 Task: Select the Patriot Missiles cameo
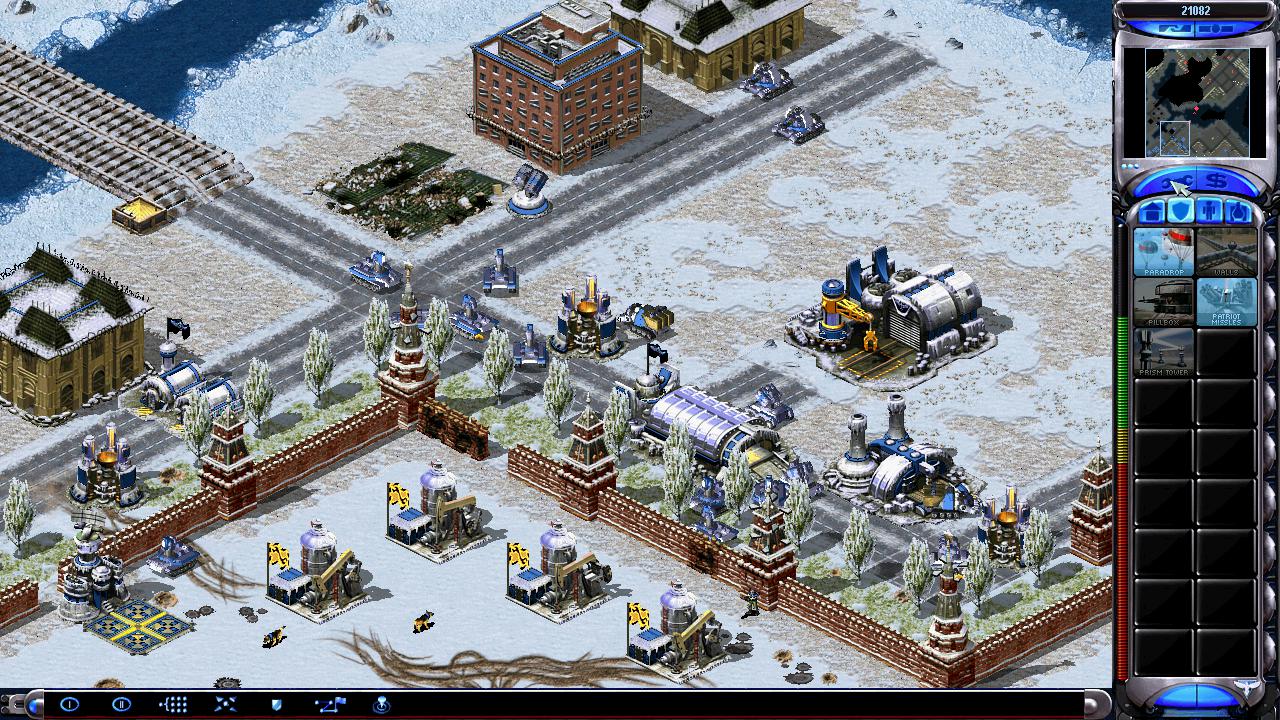[1226, 302]
